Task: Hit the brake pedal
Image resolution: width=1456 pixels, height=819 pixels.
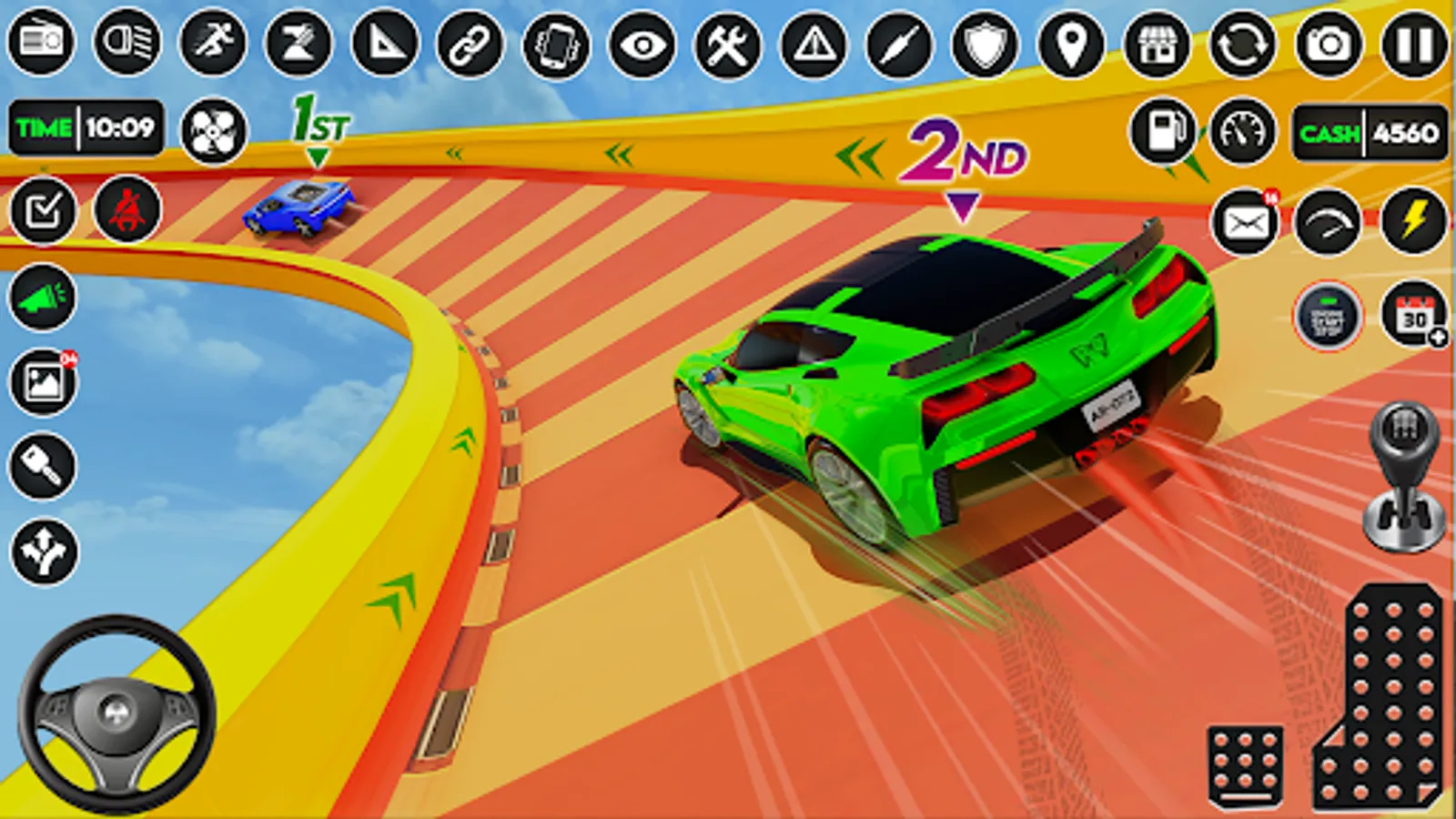Action: tap(1245, 766)
